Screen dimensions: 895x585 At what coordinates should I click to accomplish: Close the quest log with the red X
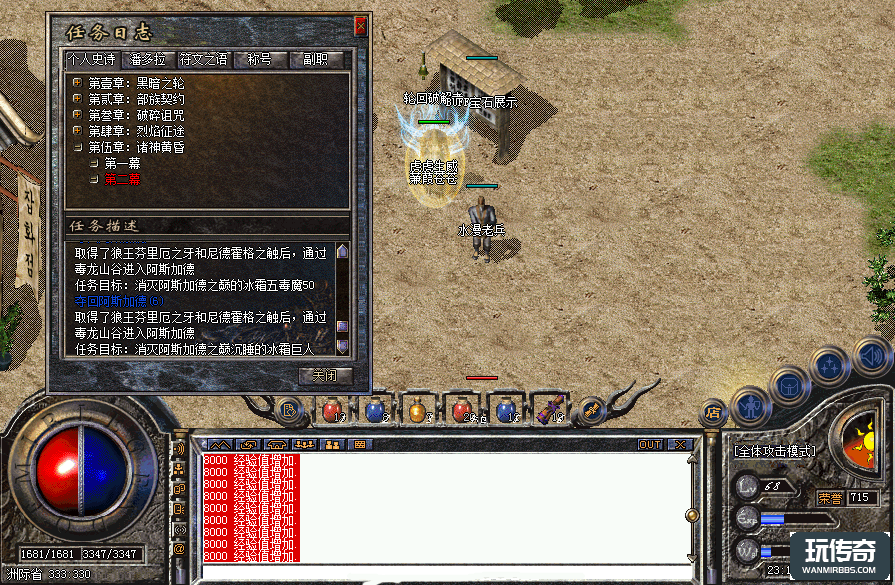tap(361, 27)
